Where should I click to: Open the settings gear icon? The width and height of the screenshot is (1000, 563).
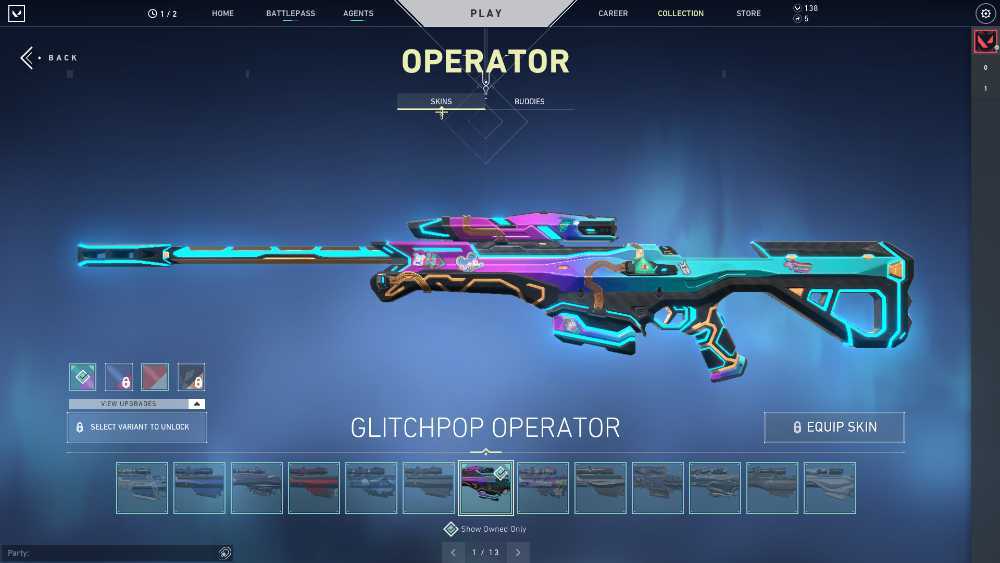[984, 14]
